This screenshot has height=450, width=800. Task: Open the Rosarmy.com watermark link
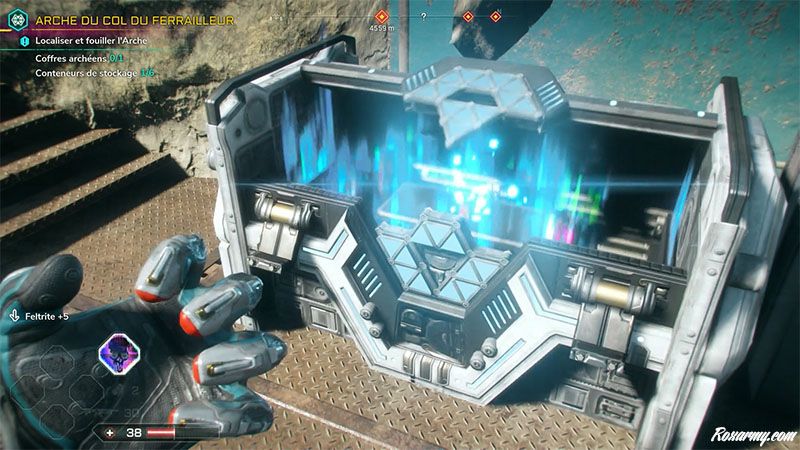coord(750,435)
